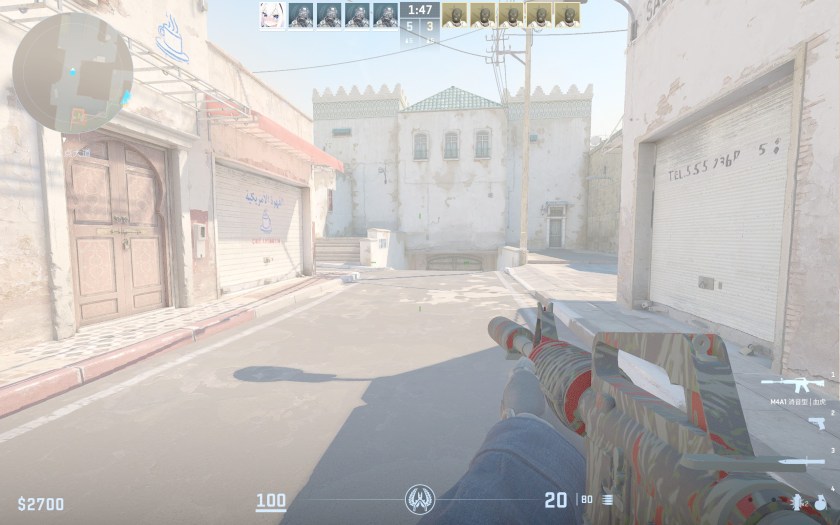Click the anime-girl player avatar
This screenshot has height=525, width=840.
click(x=272, y=15)
